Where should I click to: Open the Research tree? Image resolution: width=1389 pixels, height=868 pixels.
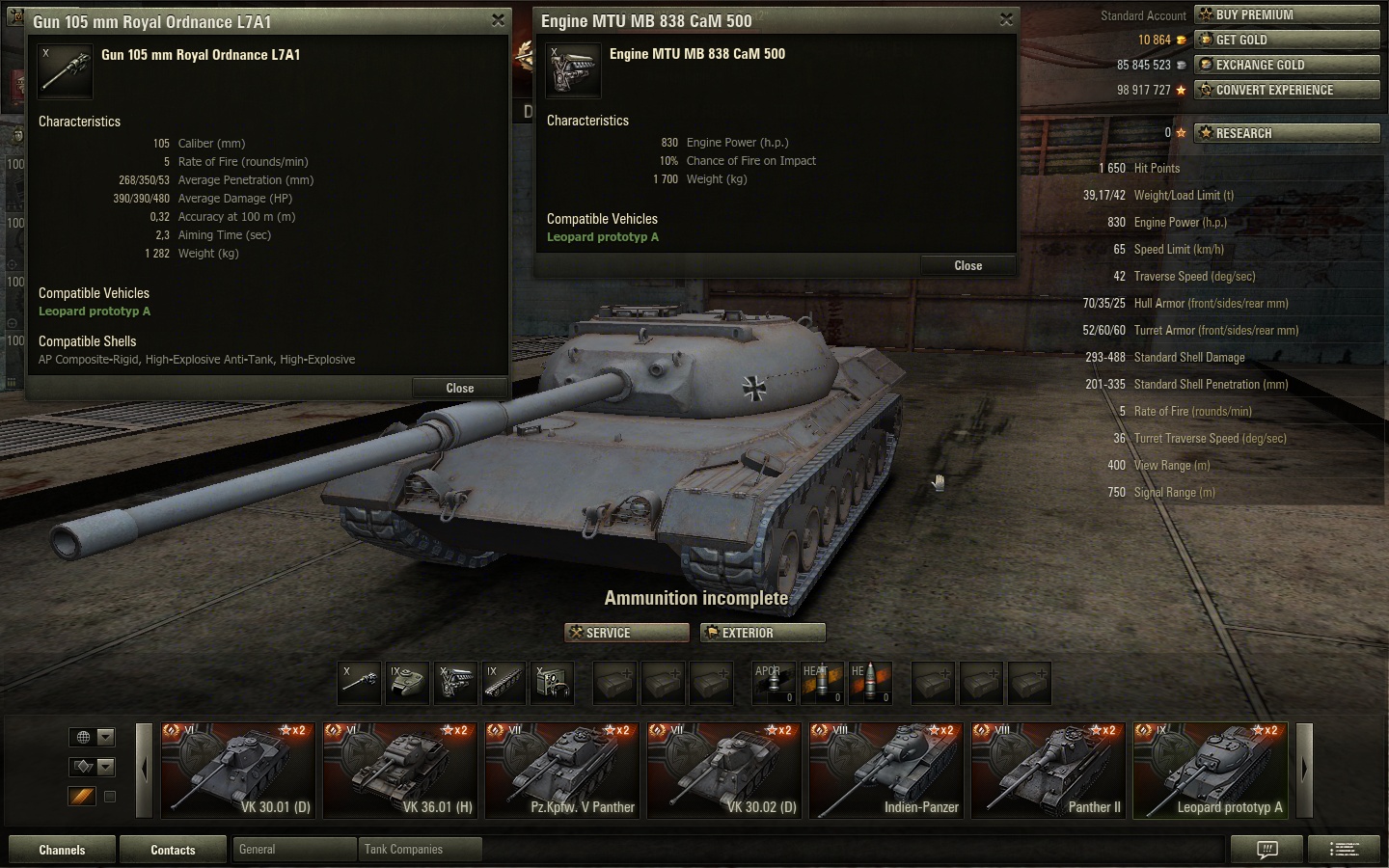pos(1287,133)
